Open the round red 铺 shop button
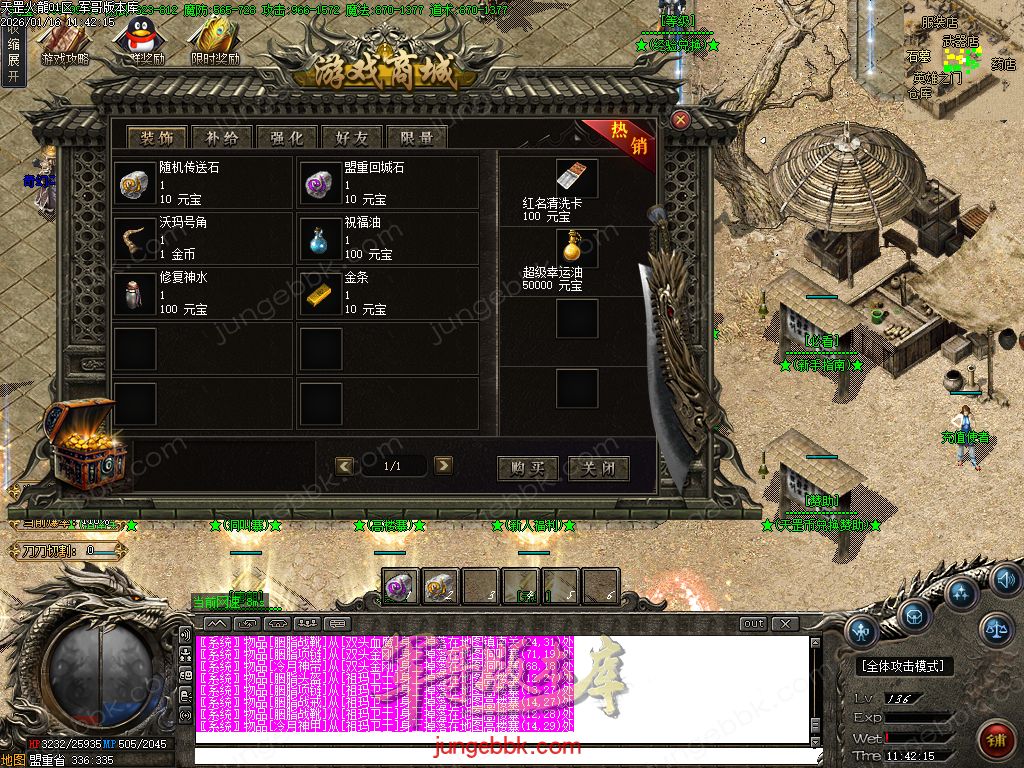 point(995,741)
